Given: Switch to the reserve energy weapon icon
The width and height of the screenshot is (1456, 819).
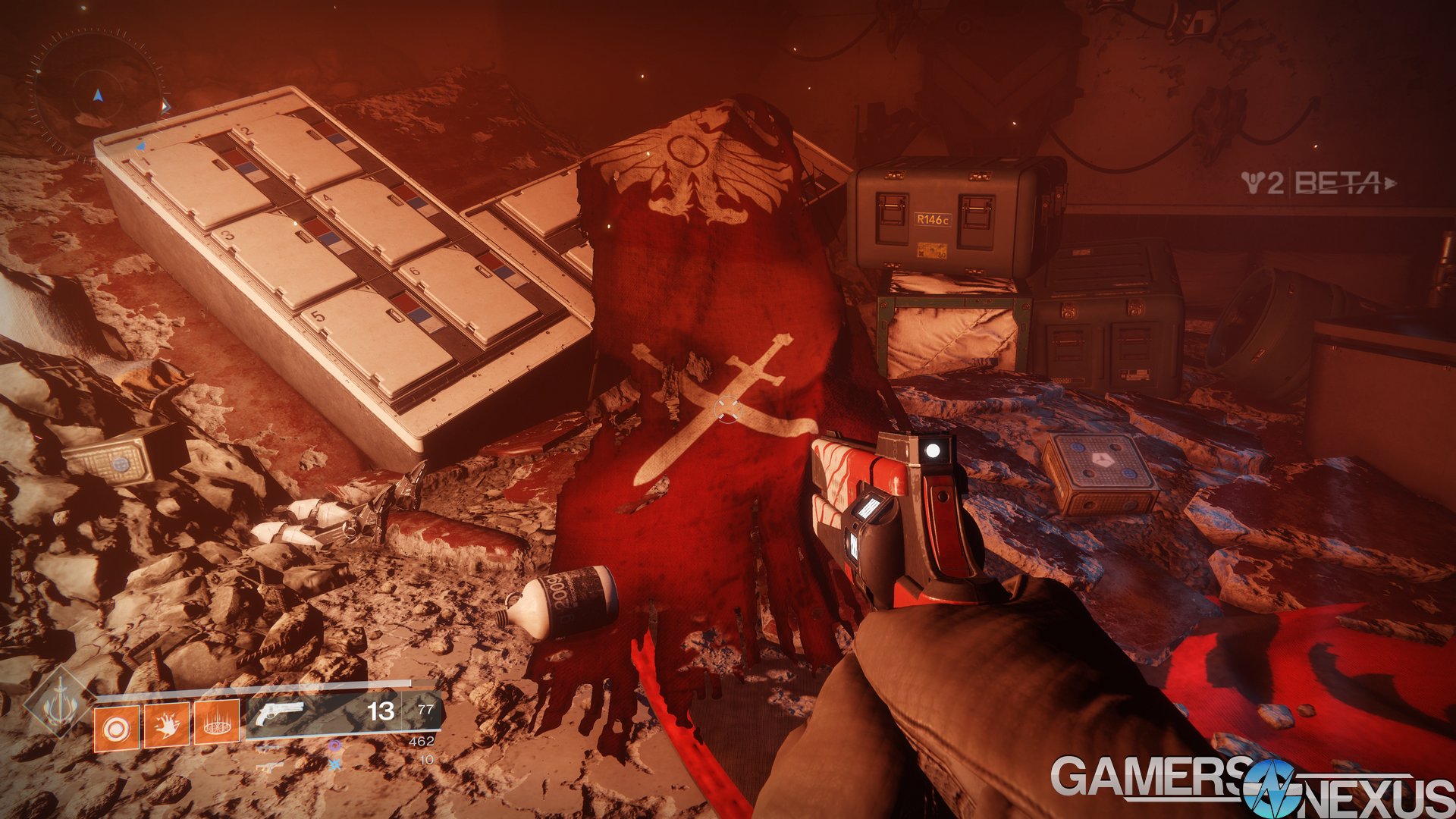Looking at the screenshot, I should pyautogui.click(x=268, y=748).
